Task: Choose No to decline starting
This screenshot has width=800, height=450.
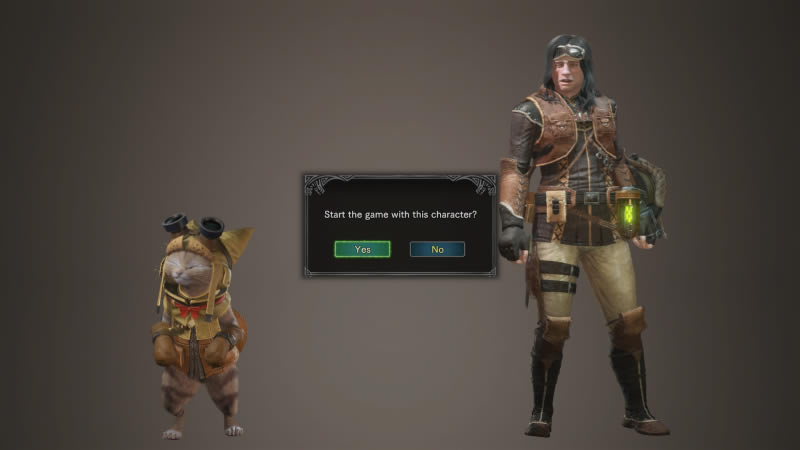Action: 437,249
